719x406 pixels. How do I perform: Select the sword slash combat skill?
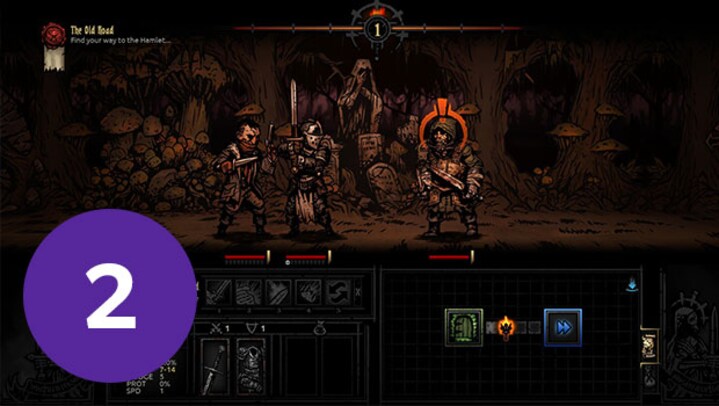(x=219, y=292)
